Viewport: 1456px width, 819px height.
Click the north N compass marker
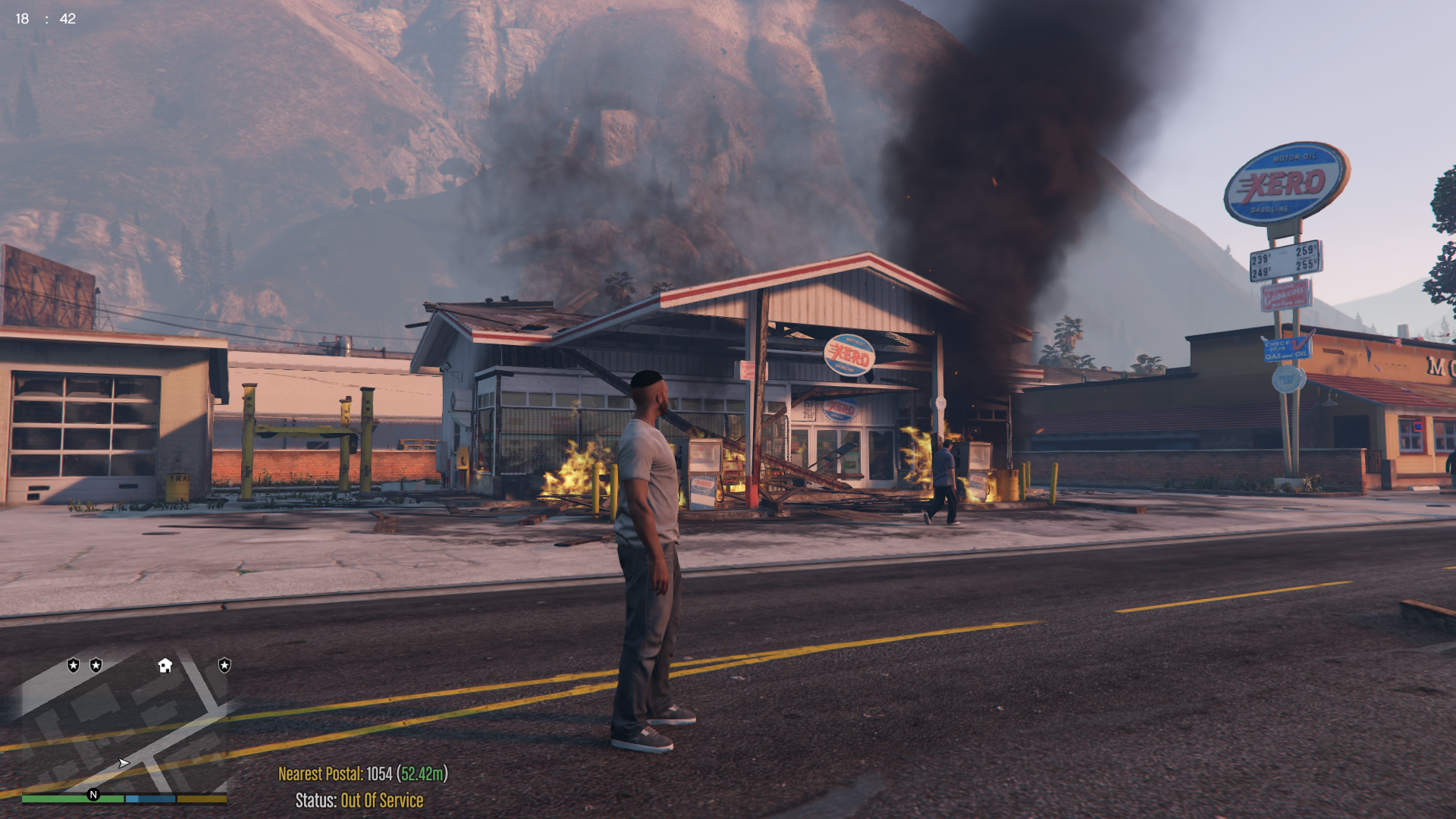93,795
